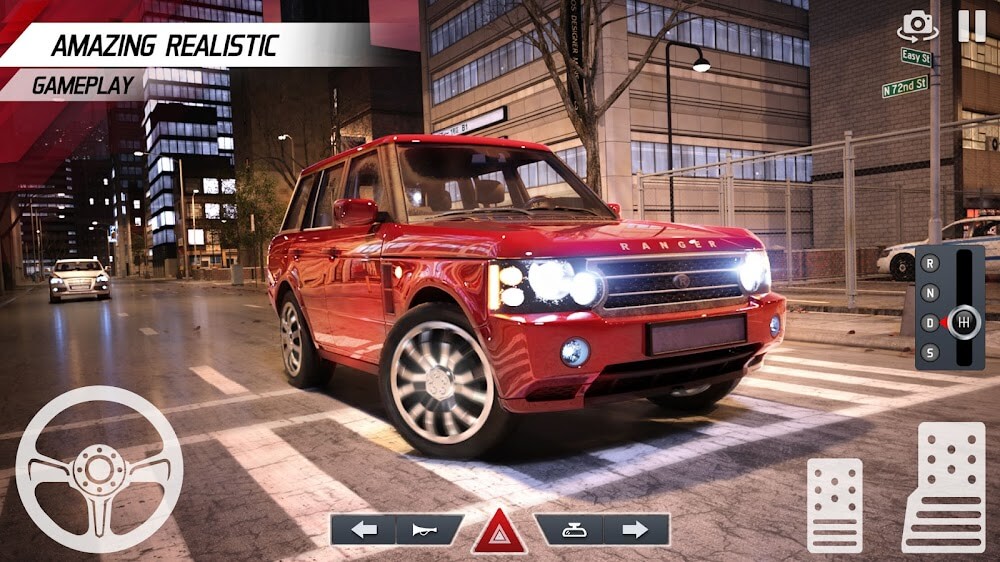Activate the right turn signal arrow

[x=635, y=529]
